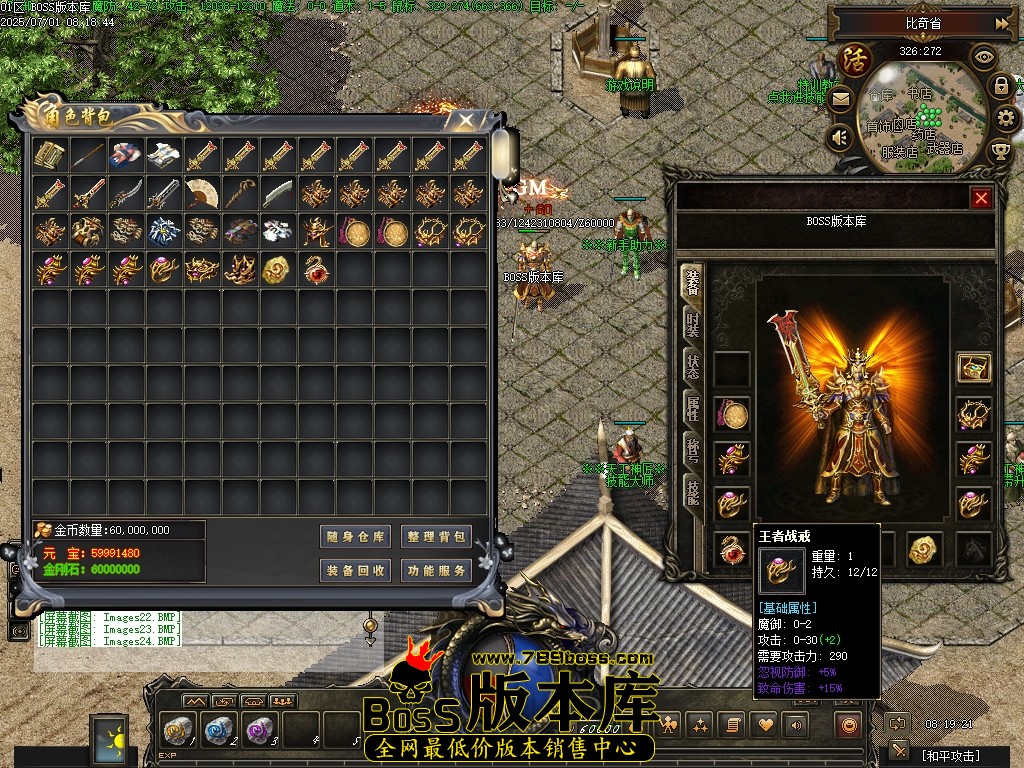Show the 技能 skills tab
The image size is (1024, 768).
692,490
